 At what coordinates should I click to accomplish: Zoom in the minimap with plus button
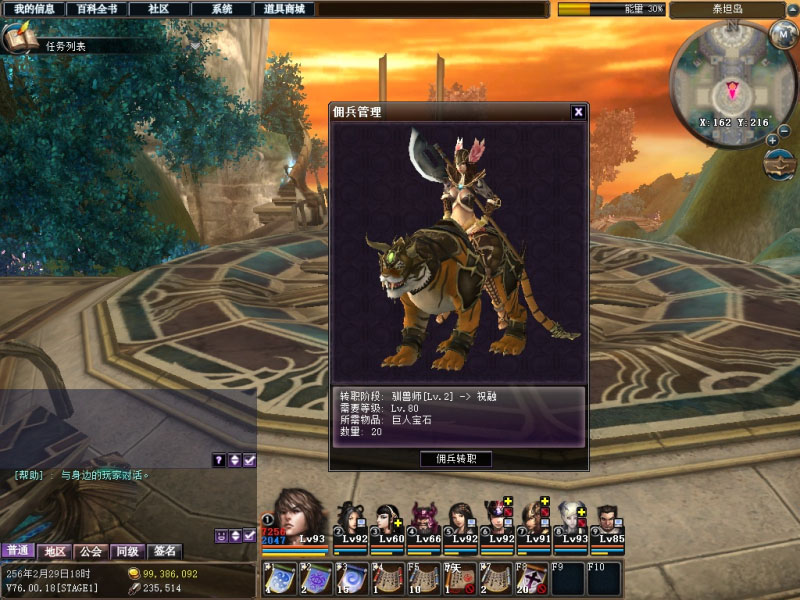click(x=772, y=140)
